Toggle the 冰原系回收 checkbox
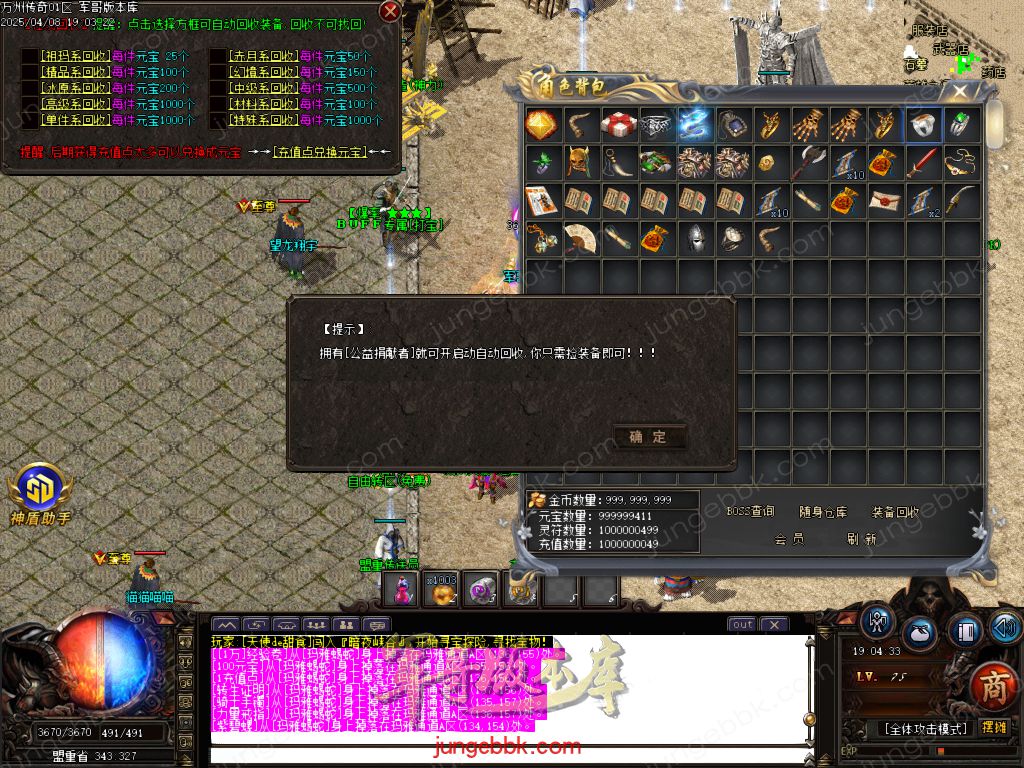The width and height of the screenshot is (1024, 768). [30, 88]
